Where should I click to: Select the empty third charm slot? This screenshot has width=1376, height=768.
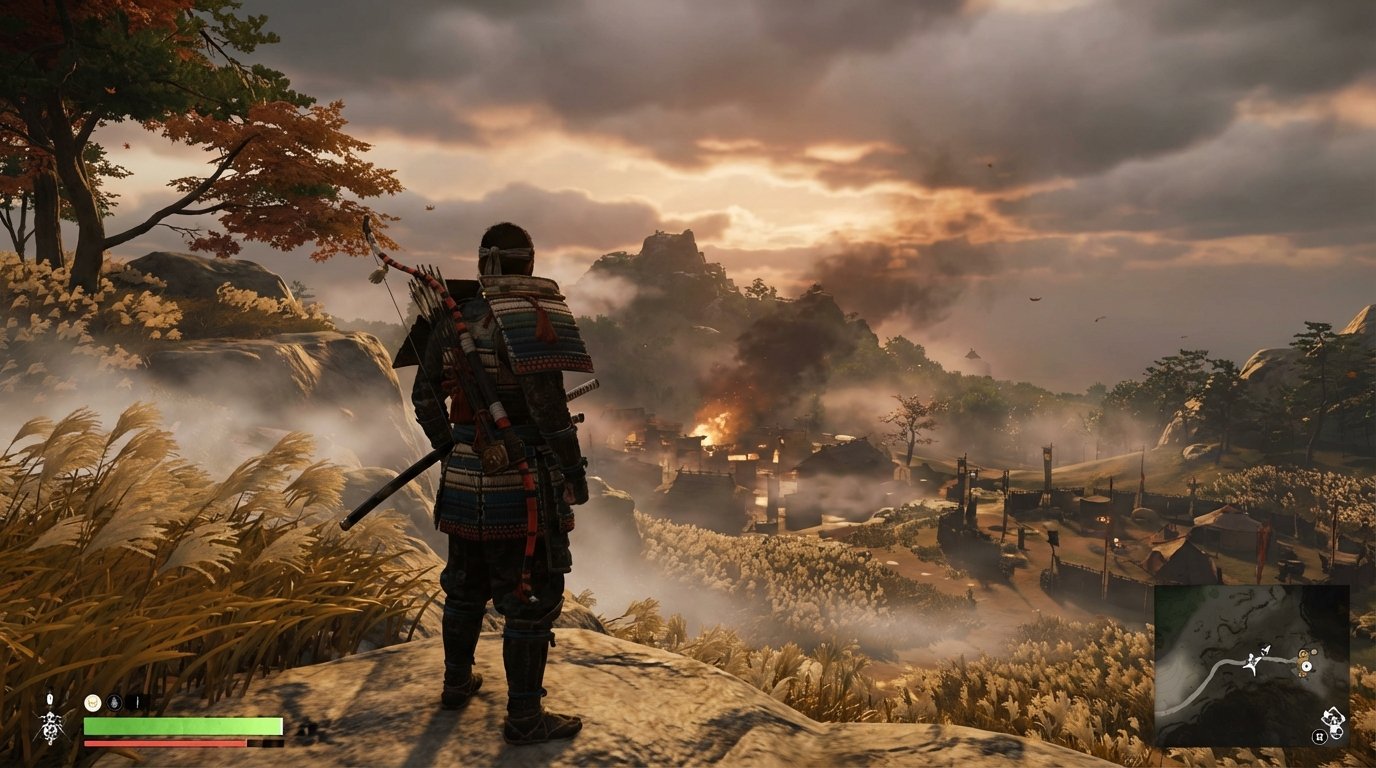point(136,702)
